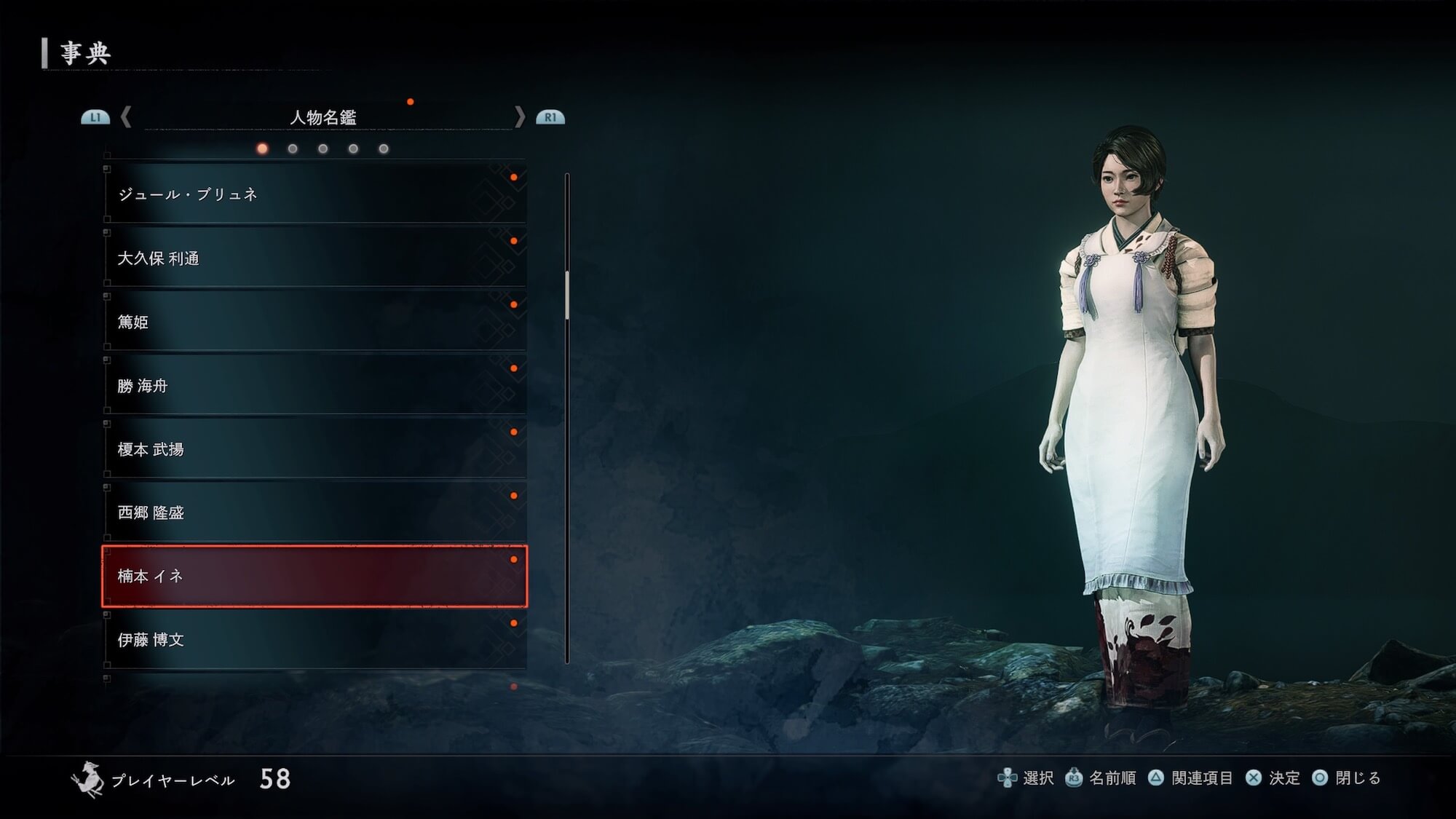Open the 大久保 利通 entry
Image resolution: width=1456 pixels, height=819 pixels.
tap(314, 258)
